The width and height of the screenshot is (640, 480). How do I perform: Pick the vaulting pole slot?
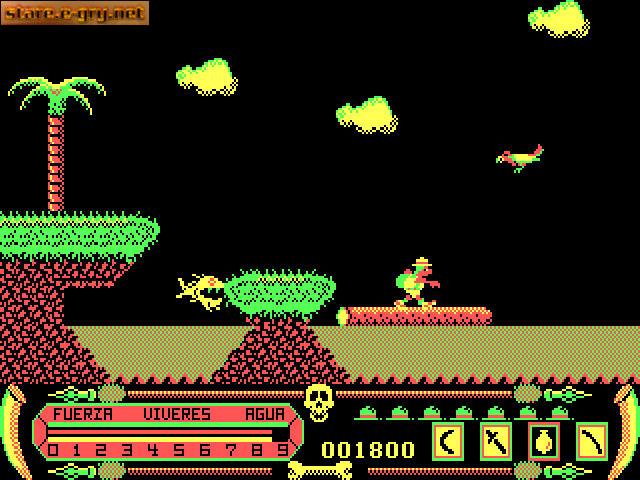(x=592, y=439)
